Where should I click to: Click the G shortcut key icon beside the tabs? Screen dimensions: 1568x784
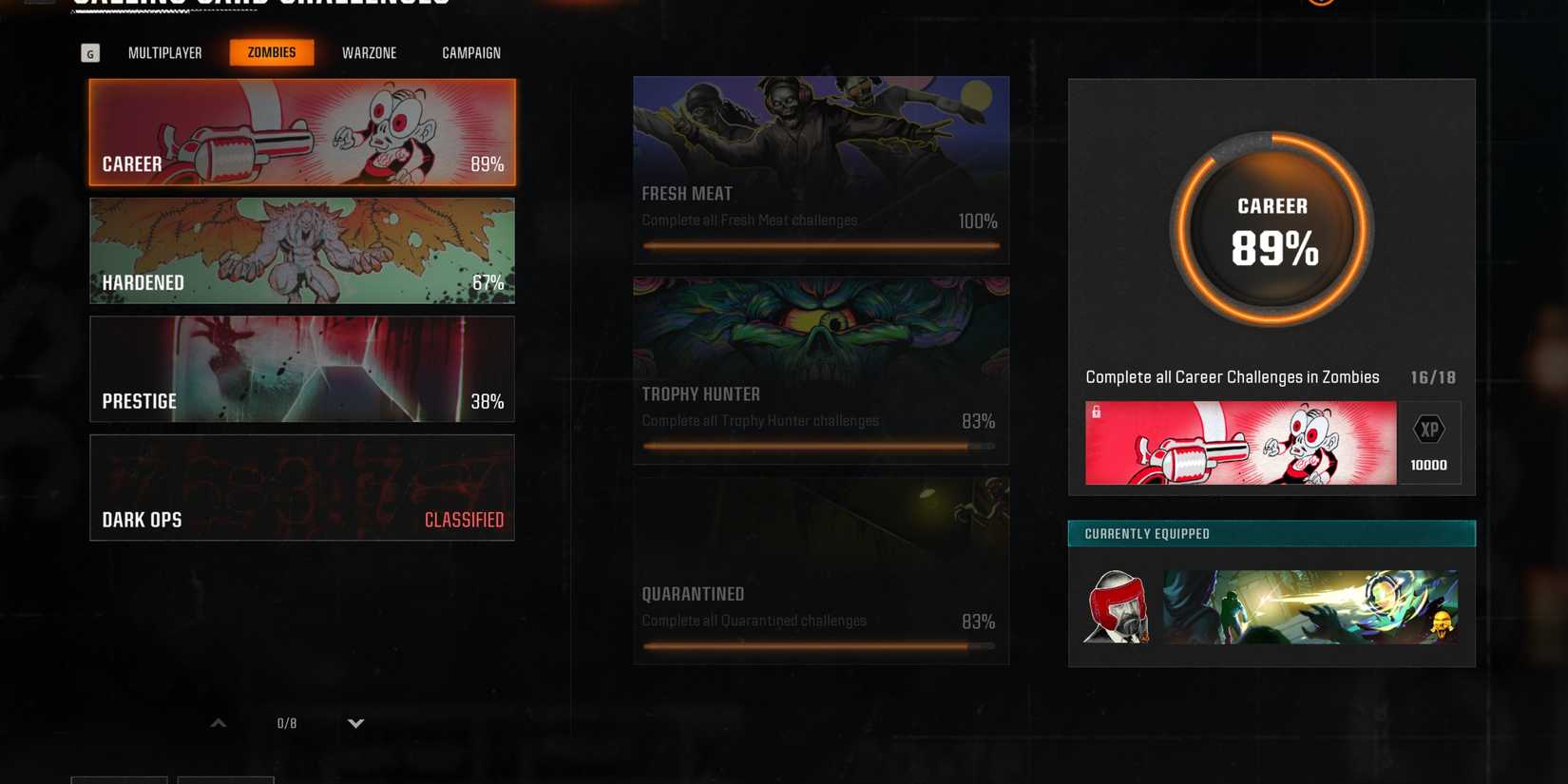coord(90,52)
